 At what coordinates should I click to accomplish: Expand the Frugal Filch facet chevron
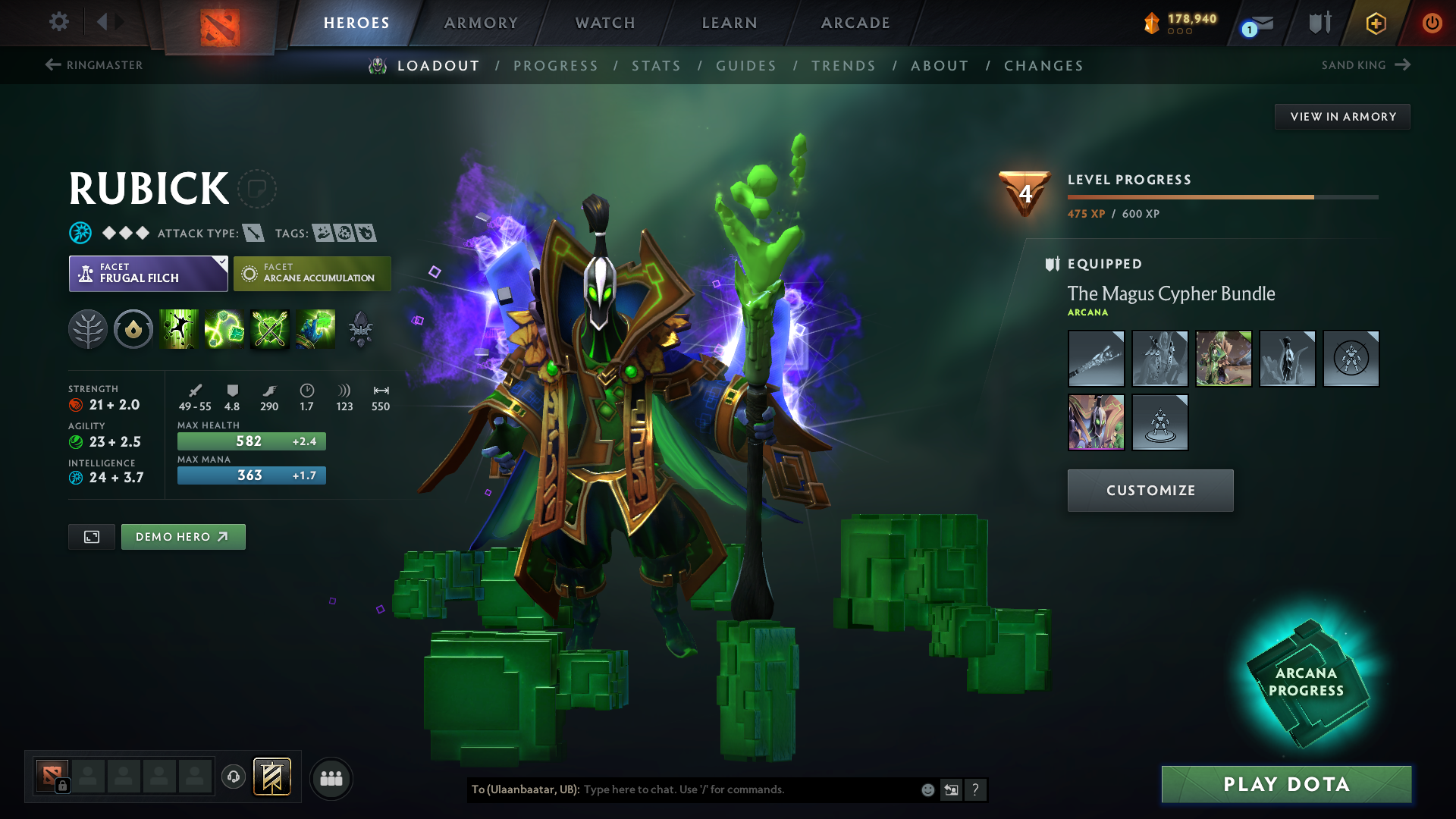221,263
